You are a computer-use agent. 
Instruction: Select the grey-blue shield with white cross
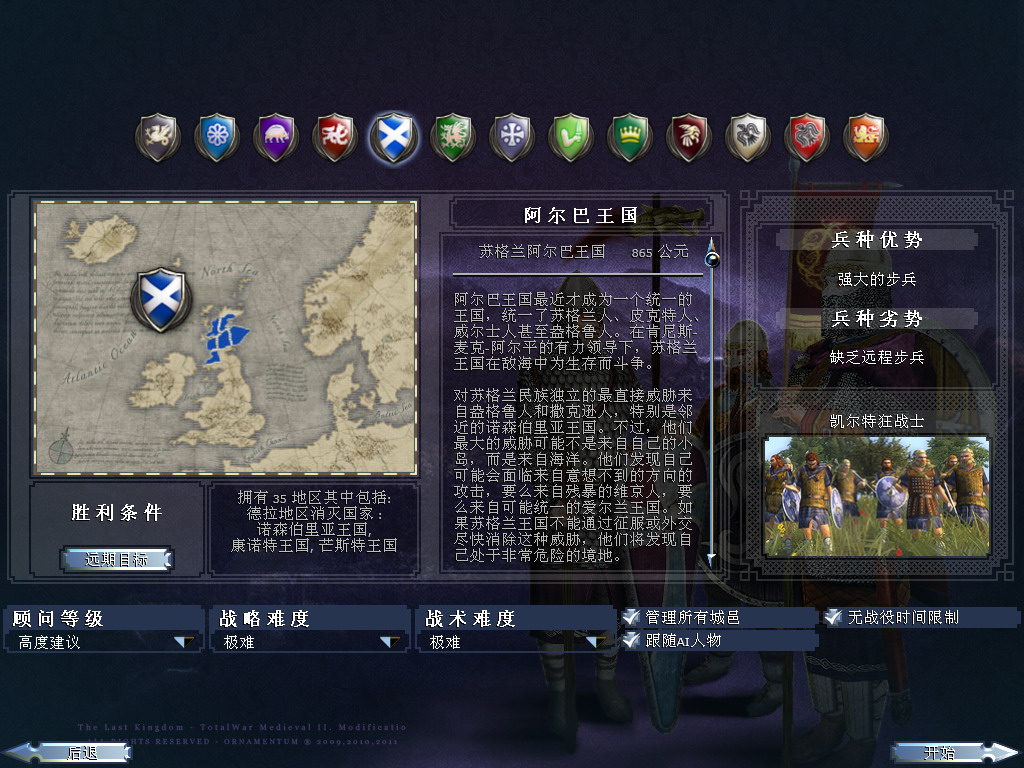pyautogui.click(x=511, y=137)
